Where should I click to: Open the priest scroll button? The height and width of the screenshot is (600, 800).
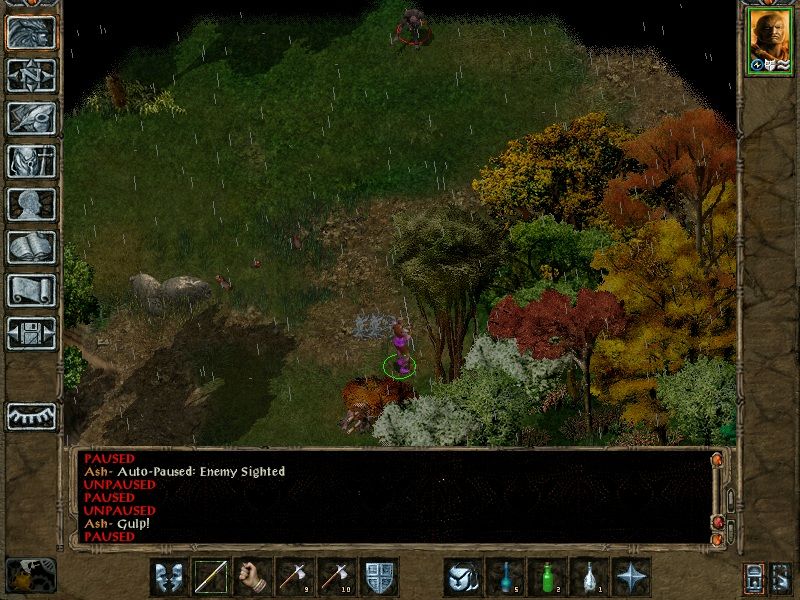click(31, 290)
